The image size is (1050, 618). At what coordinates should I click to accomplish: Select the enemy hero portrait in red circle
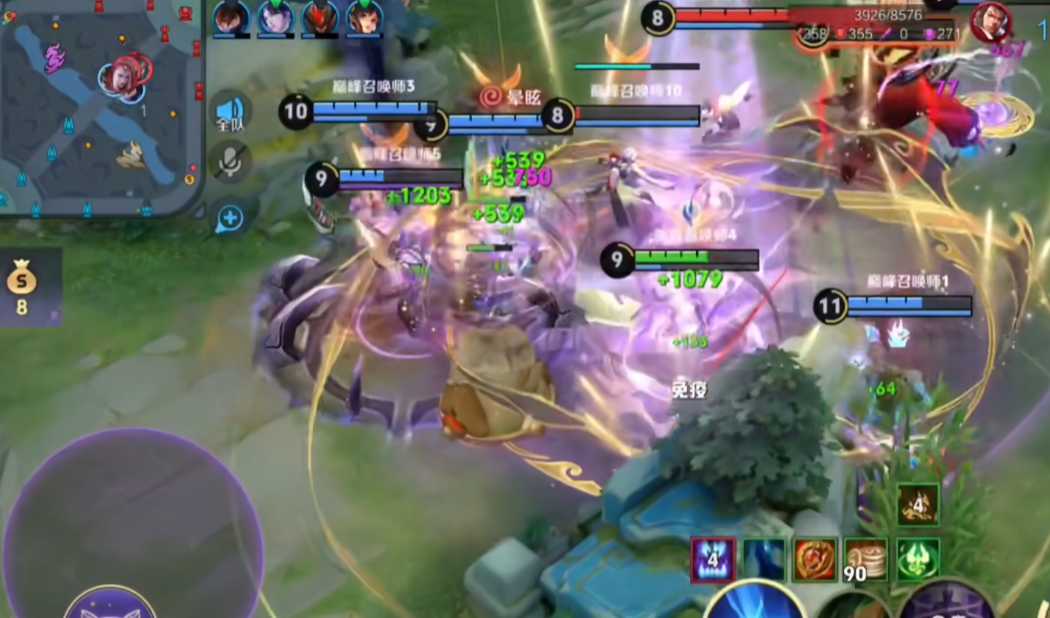[991, 20]
